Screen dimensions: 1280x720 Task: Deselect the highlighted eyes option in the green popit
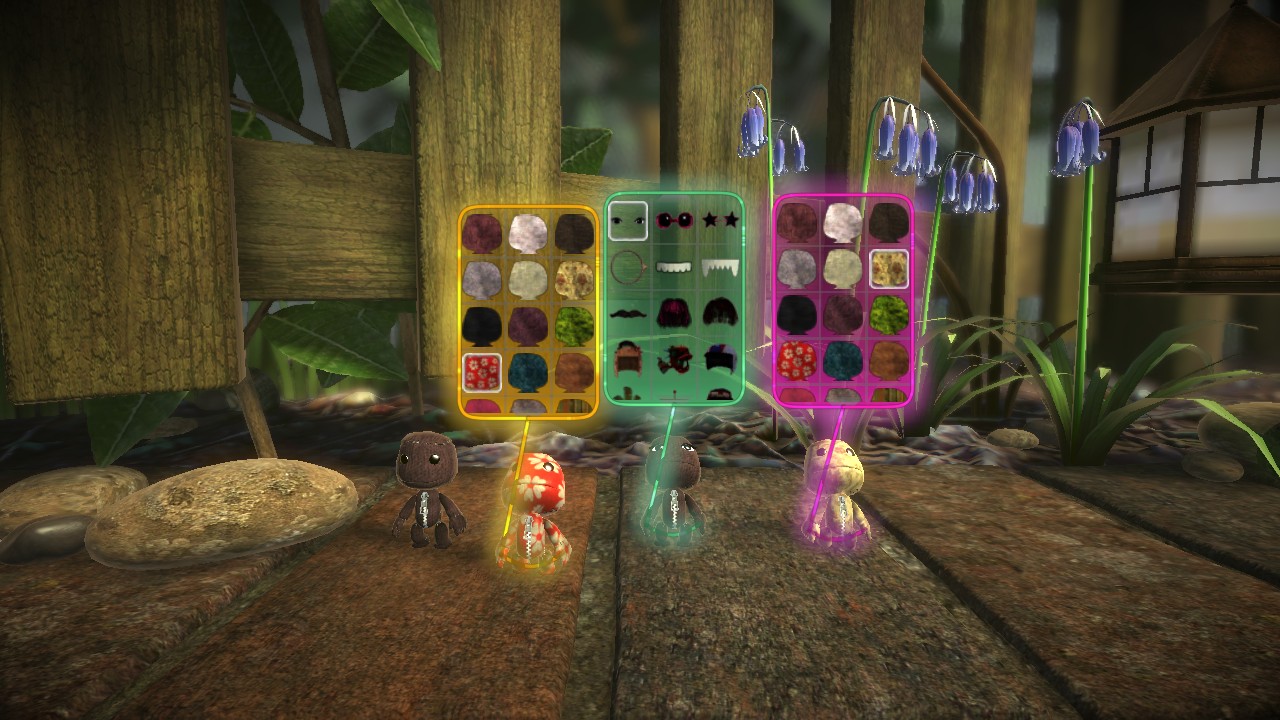(x=627, y=222)
